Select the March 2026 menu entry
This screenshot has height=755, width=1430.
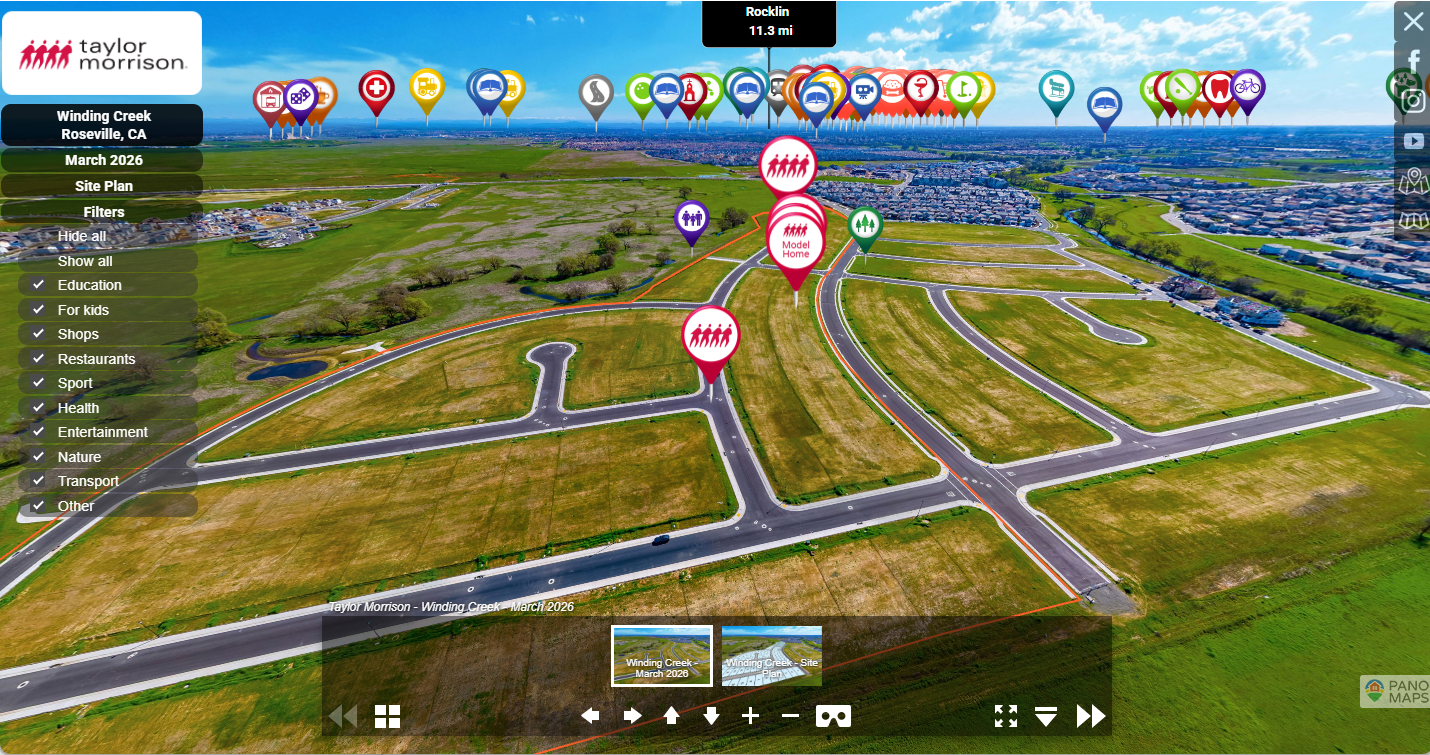click(x=103, y=160)
